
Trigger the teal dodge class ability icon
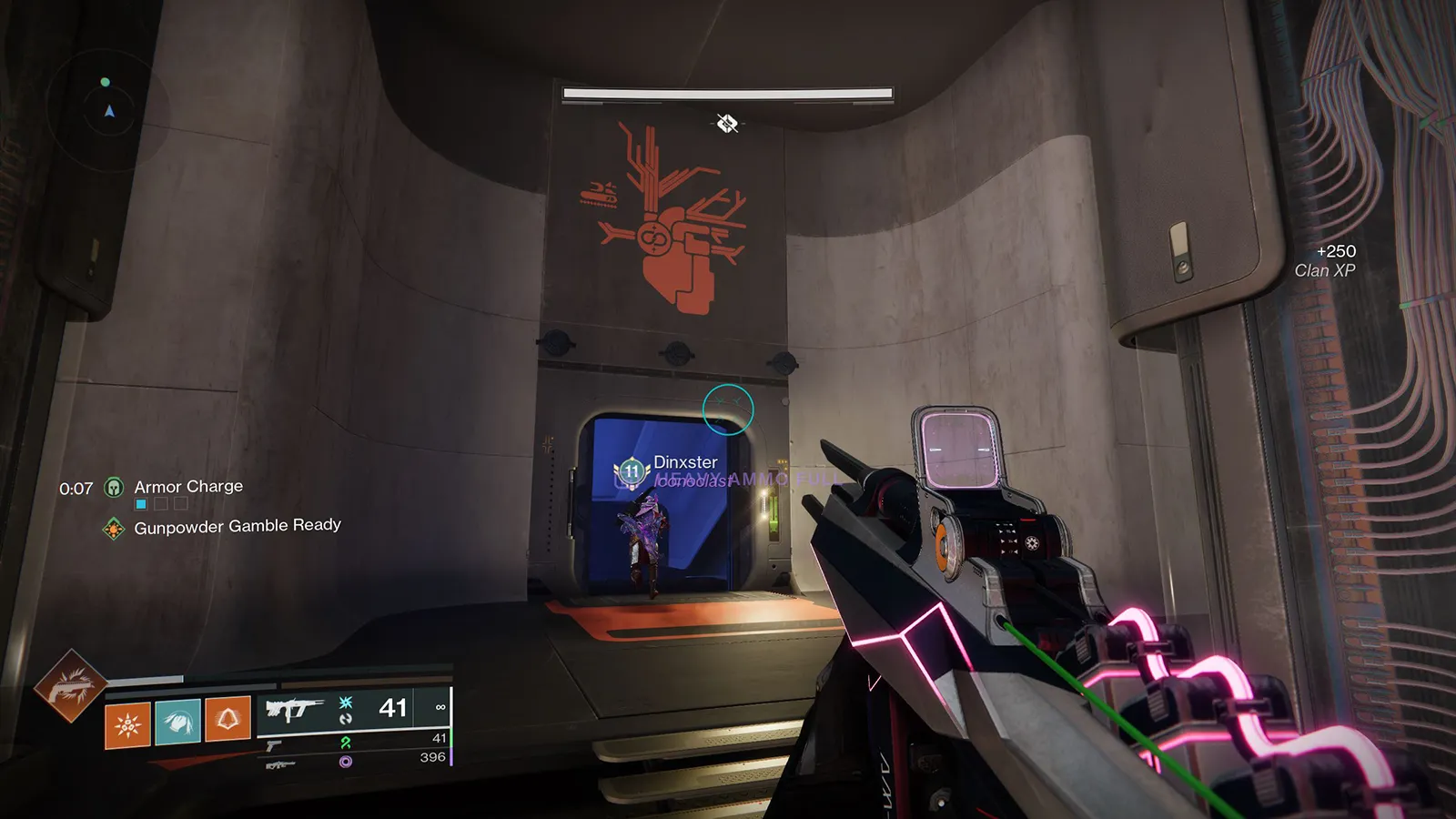click(x=177, y=723)
